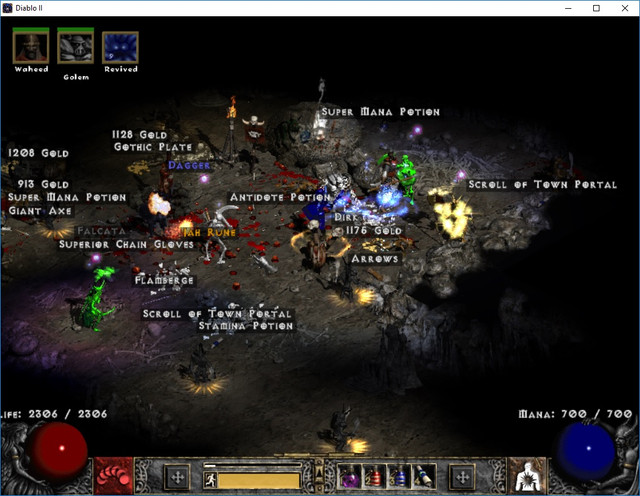Use the purple rejuvenation potion in belt

(x=352, y=477)
